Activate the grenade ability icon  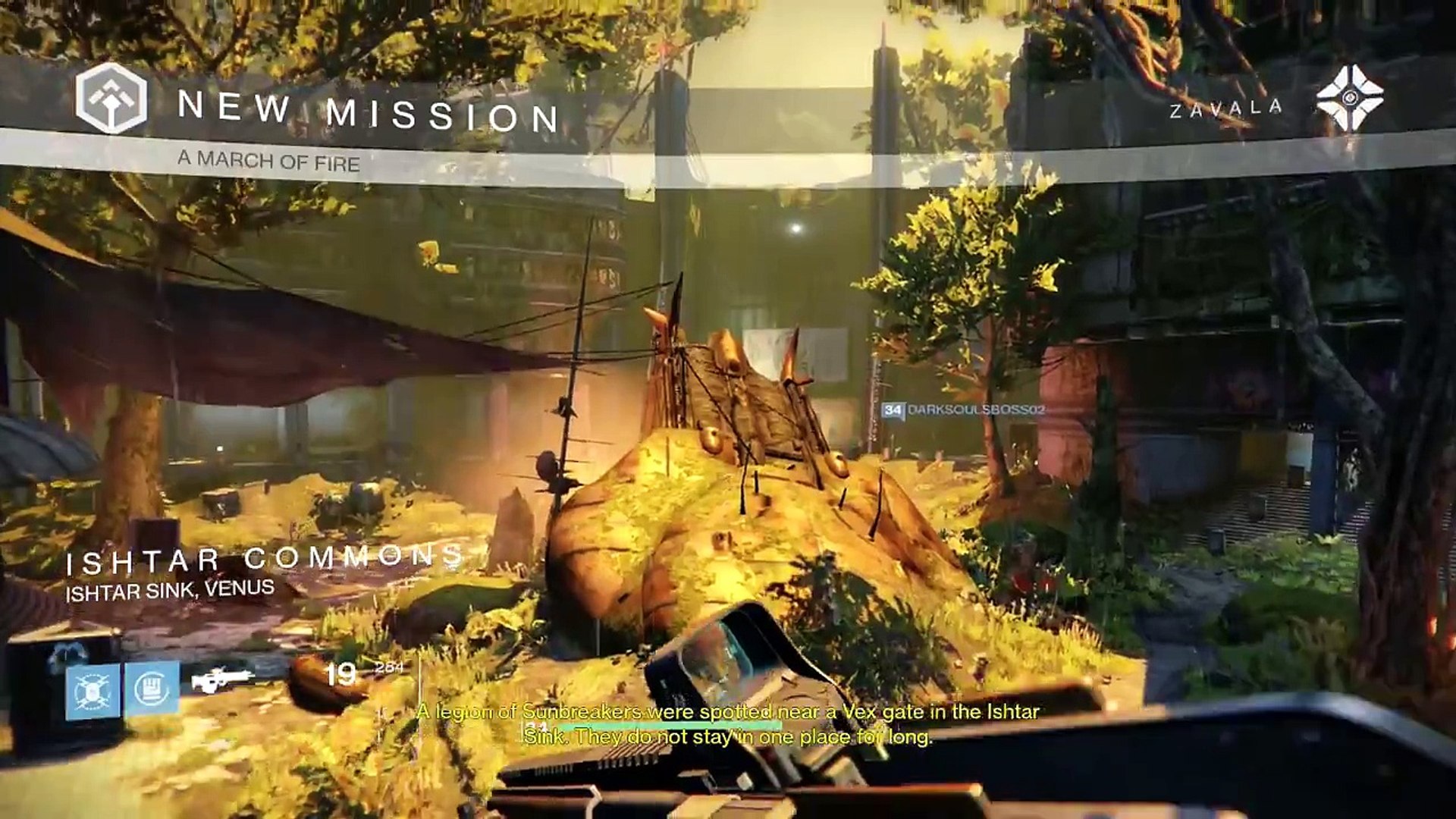93,691
